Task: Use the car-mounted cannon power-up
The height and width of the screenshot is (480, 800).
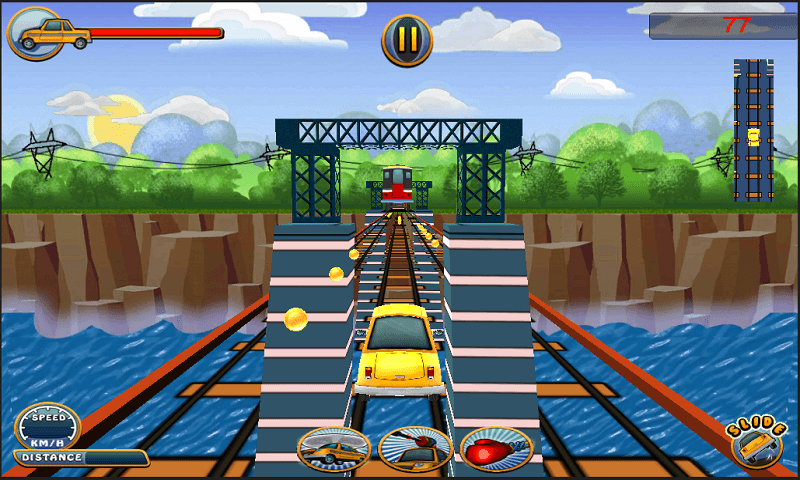Action: 415,449
